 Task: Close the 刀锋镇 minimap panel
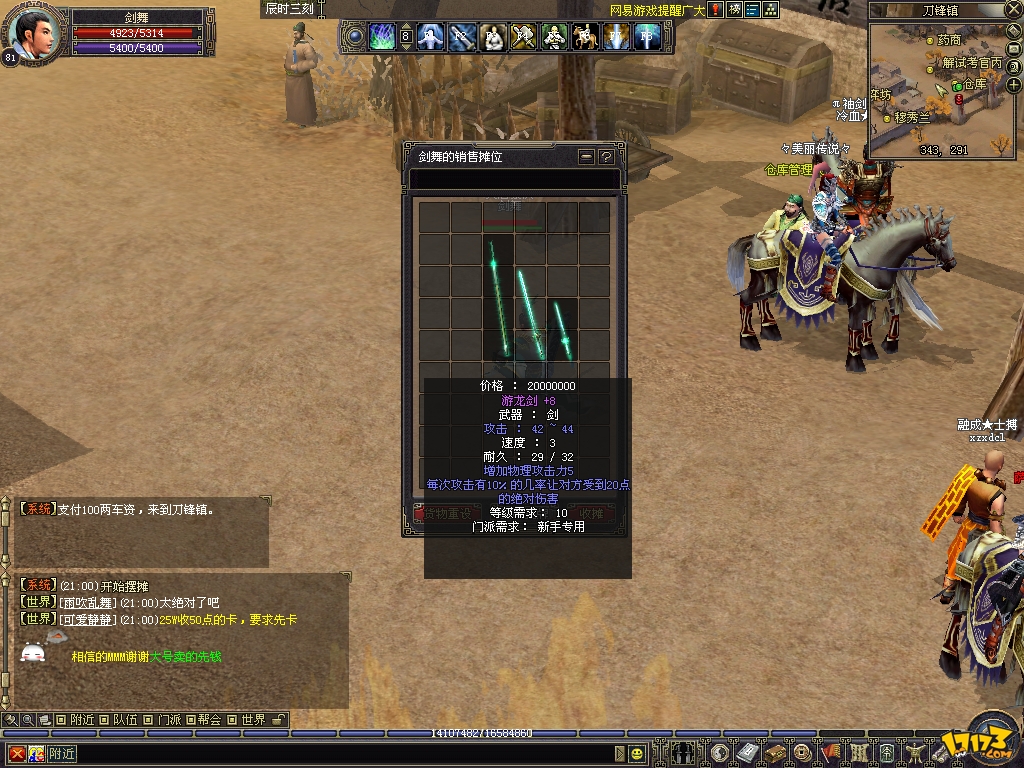[x=1013, y=10]
